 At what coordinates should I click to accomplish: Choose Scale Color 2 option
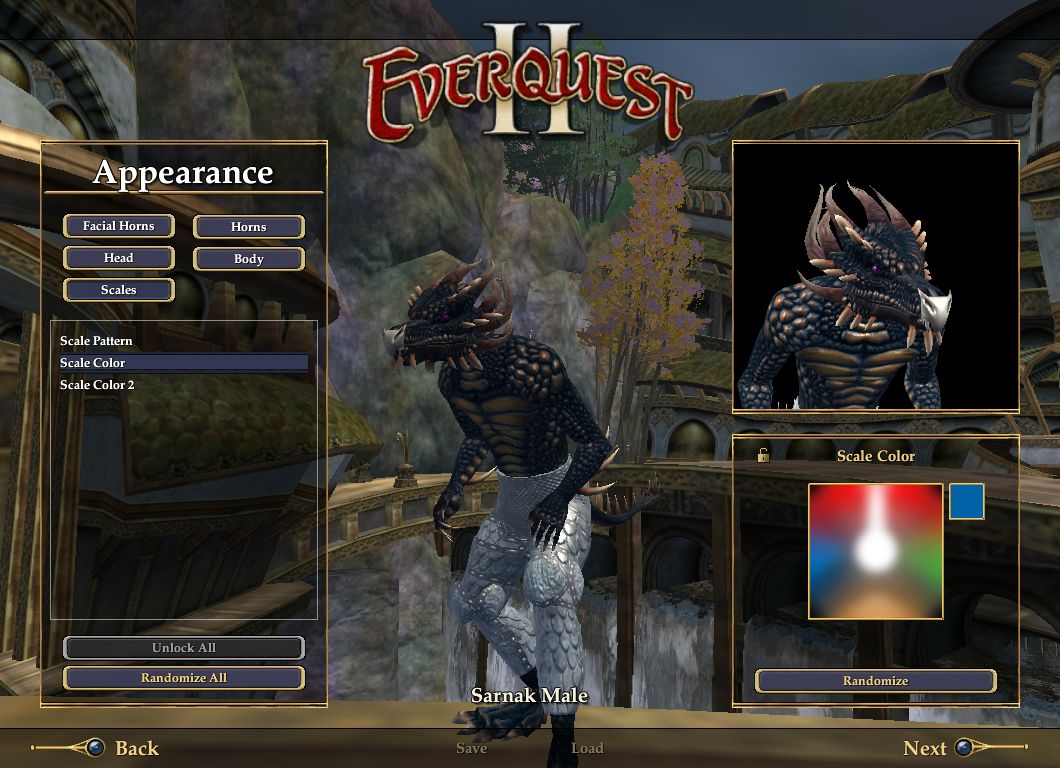pos(97,385)
